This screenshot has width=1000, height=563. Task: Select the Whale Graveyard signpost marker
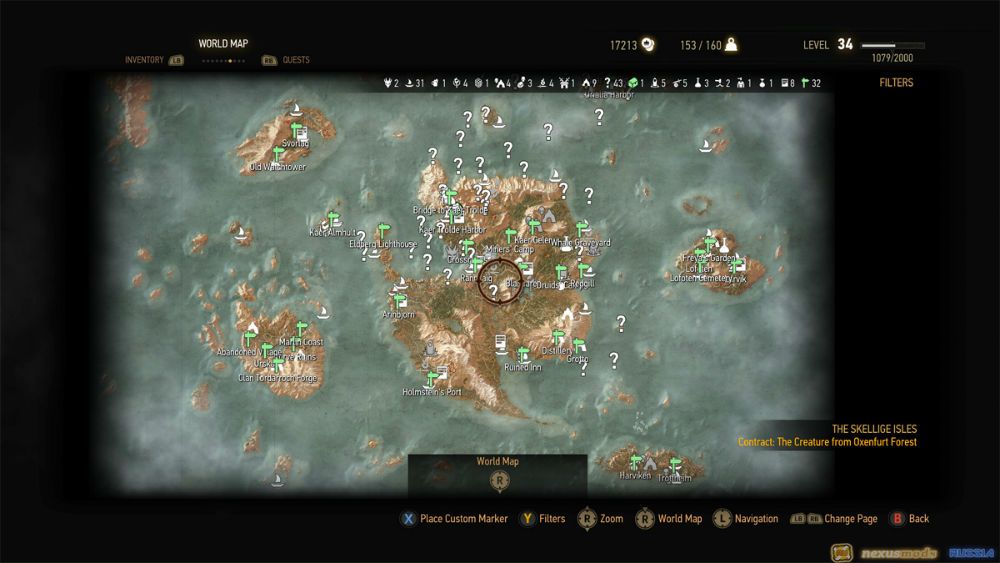[x=581, y=230]
